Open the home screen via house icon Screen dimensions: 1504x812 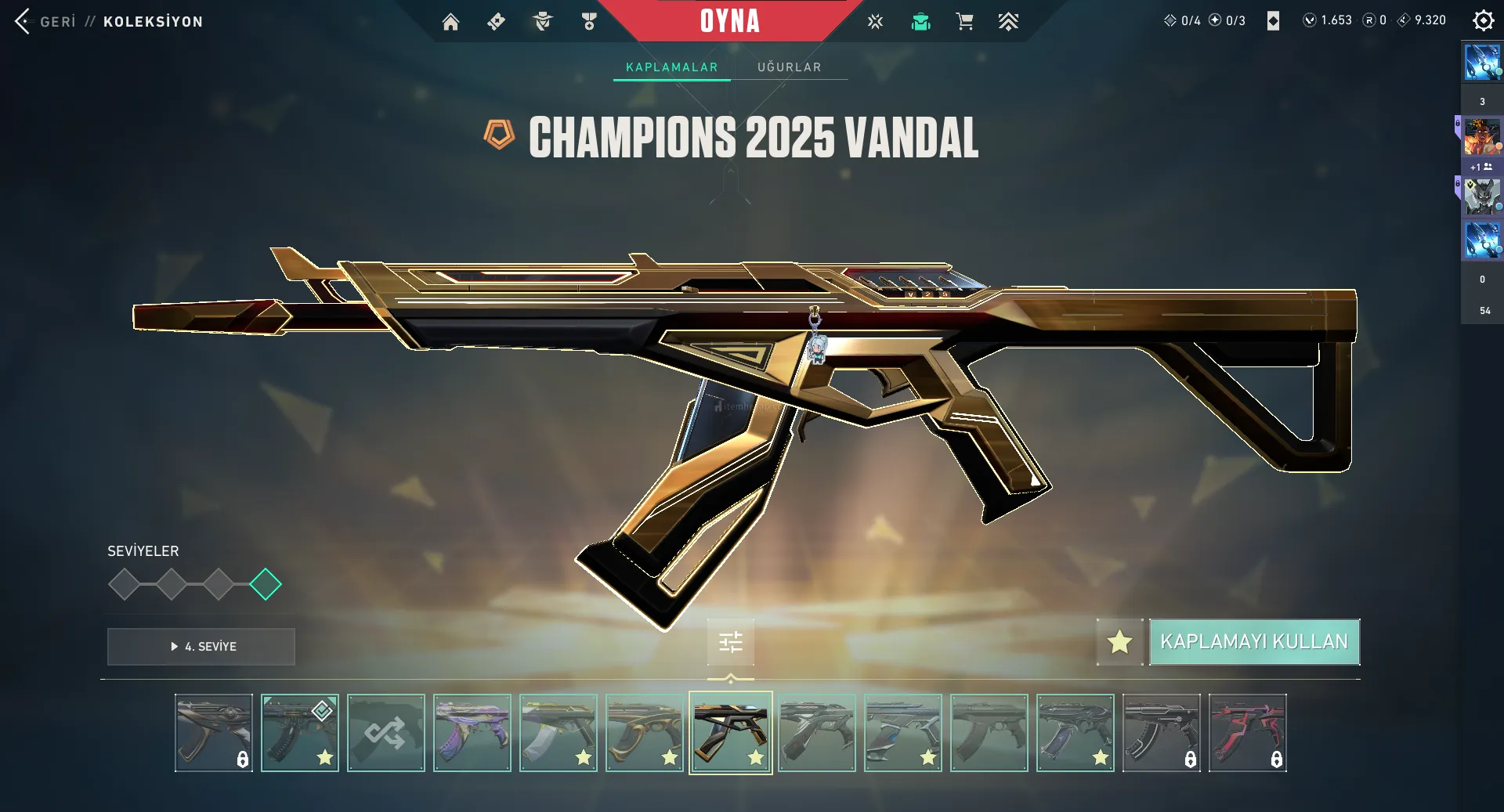pos(450,22)
